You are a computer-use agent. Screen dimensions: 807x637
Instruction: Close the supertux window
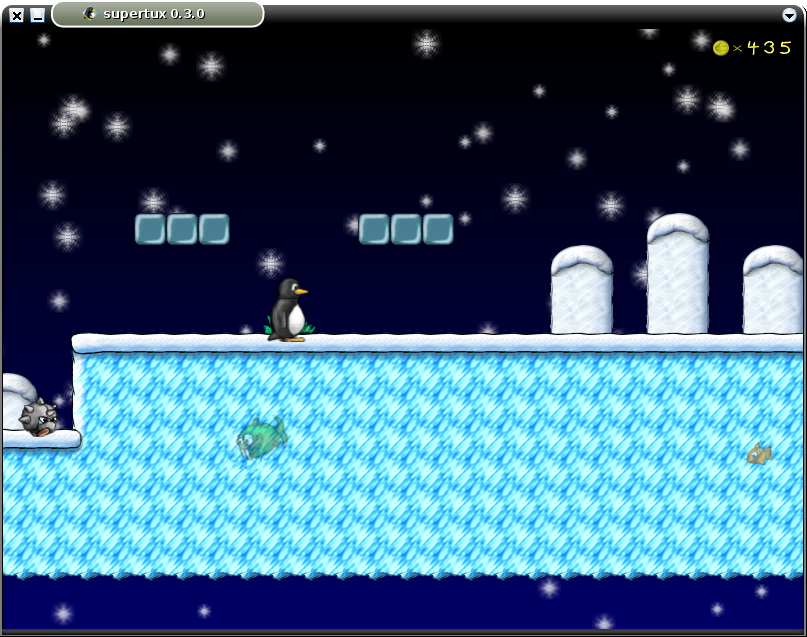click(16, 15)
